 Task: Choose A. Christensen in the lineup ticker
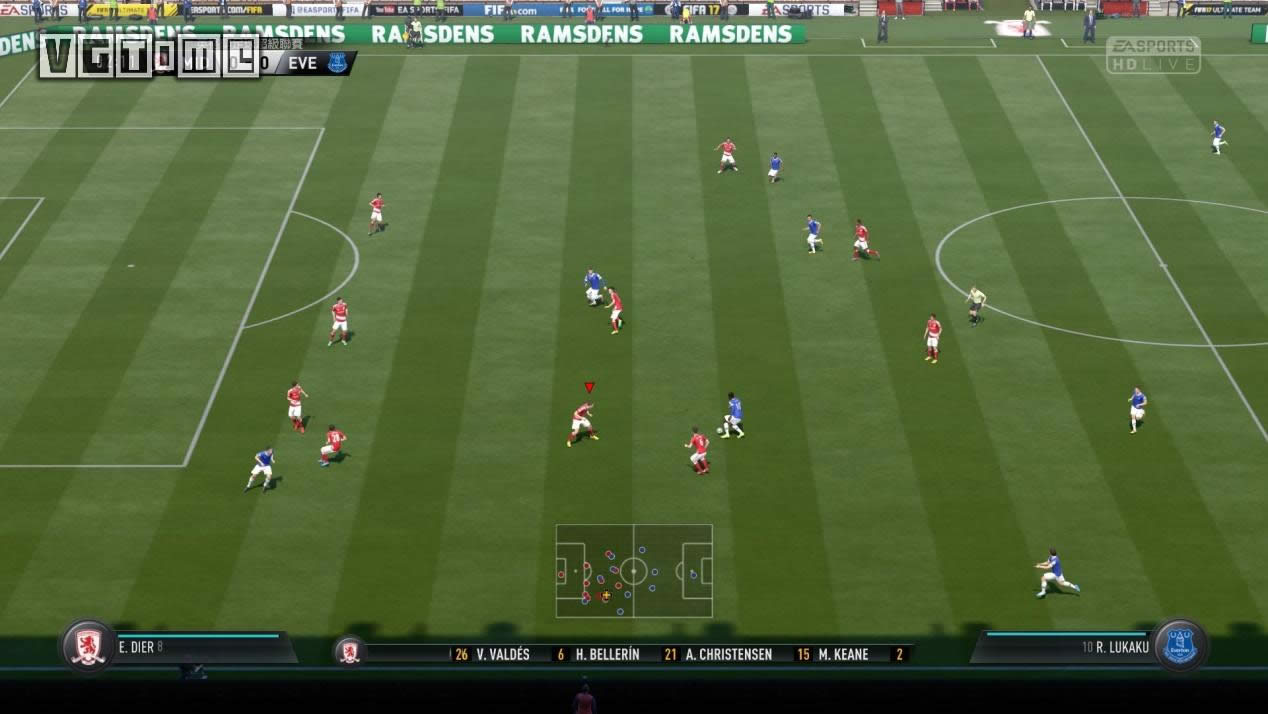pos(728,654)
